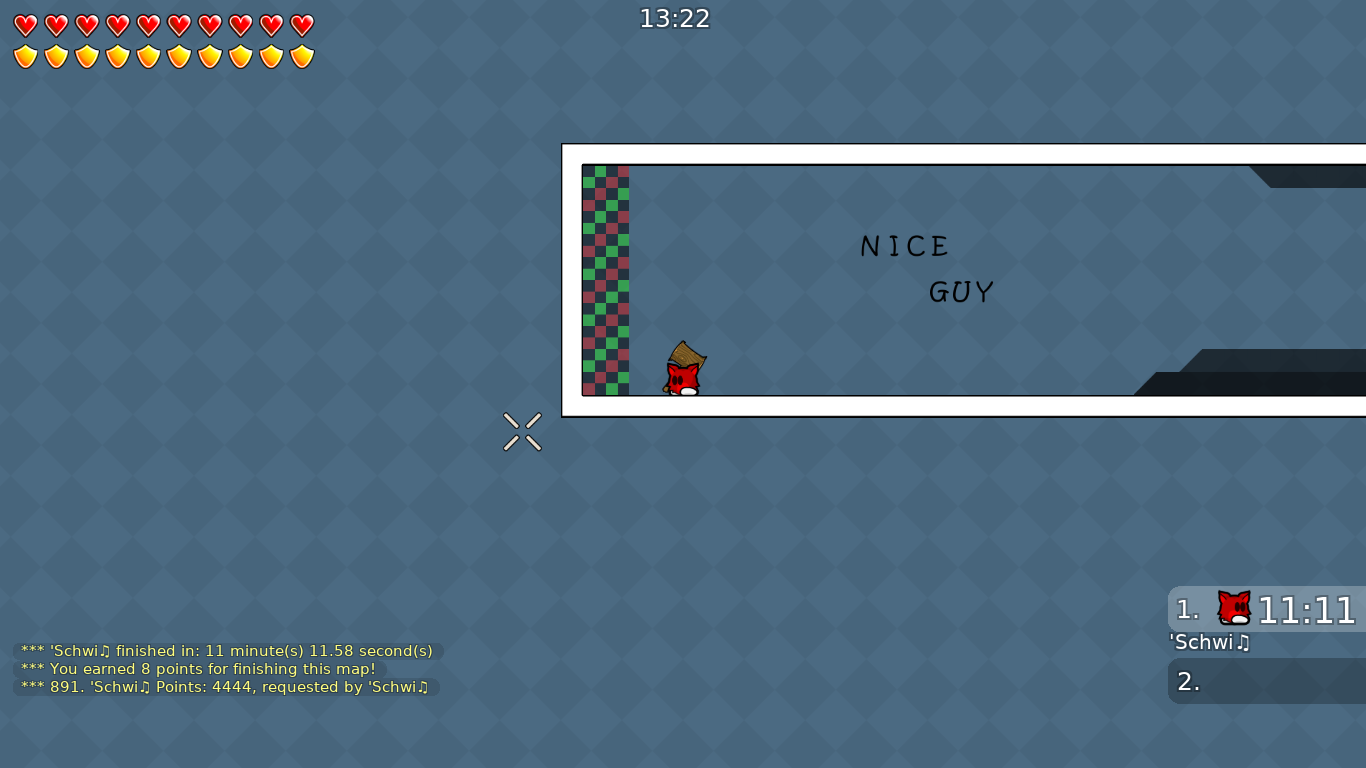Toggle the 'Schwi♫ name label on the scoreboard
Viewport: 1366px width, 768px height.
[x=1210, y=643]
